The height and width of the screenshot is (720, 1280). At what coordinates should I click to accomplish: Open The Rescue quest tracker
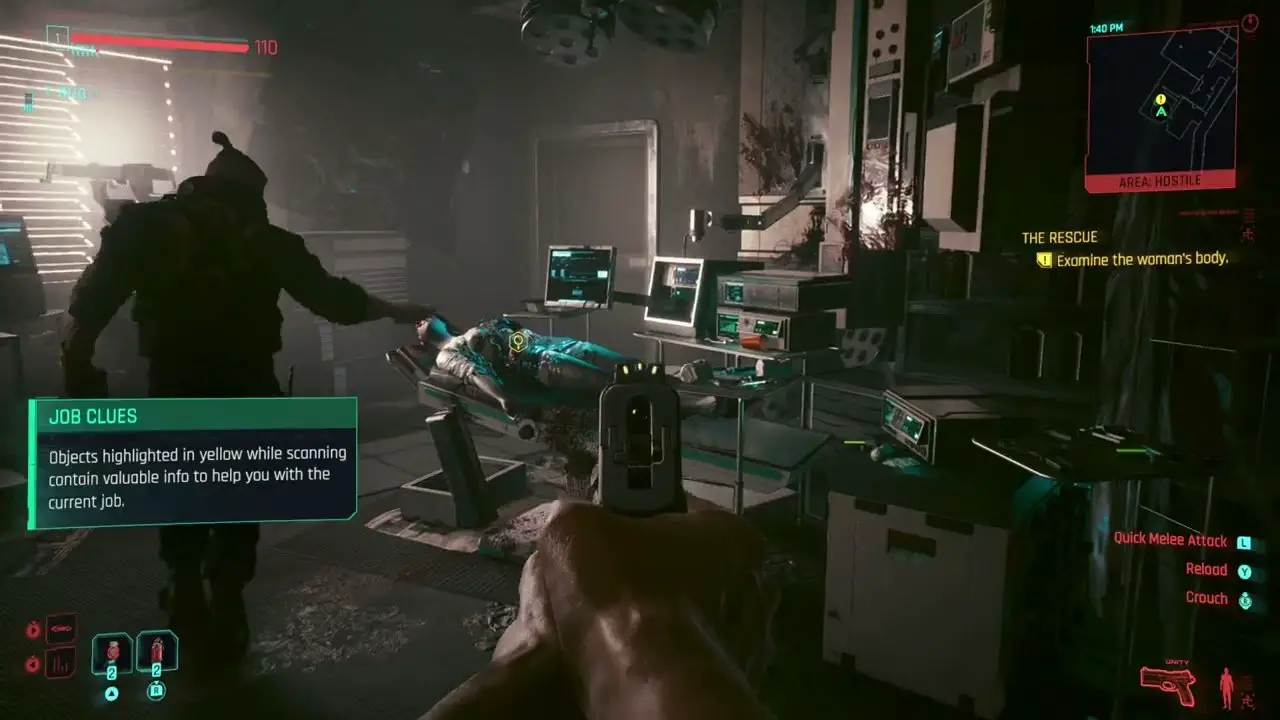pyautogui.click(x=1059, y=237)
